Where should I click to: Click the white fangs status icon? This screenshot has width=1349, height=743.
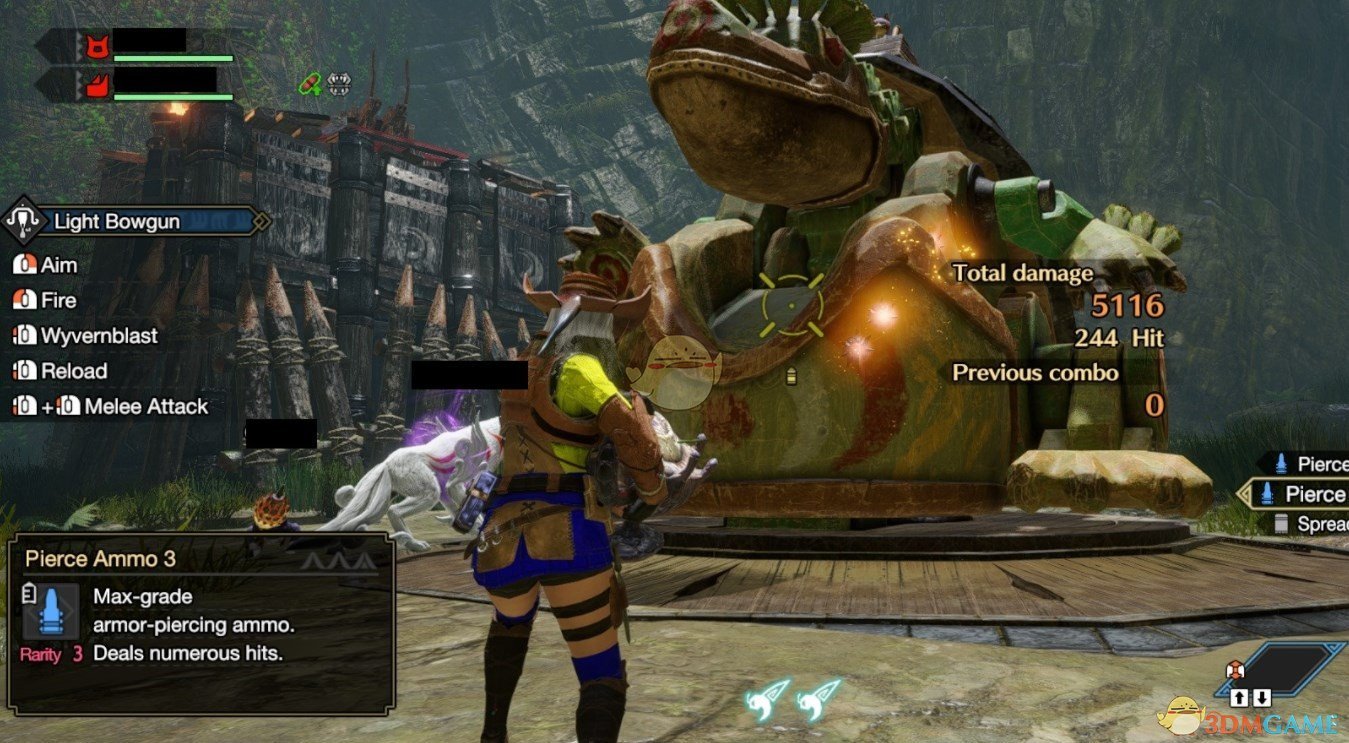click(x=339, y=84)
